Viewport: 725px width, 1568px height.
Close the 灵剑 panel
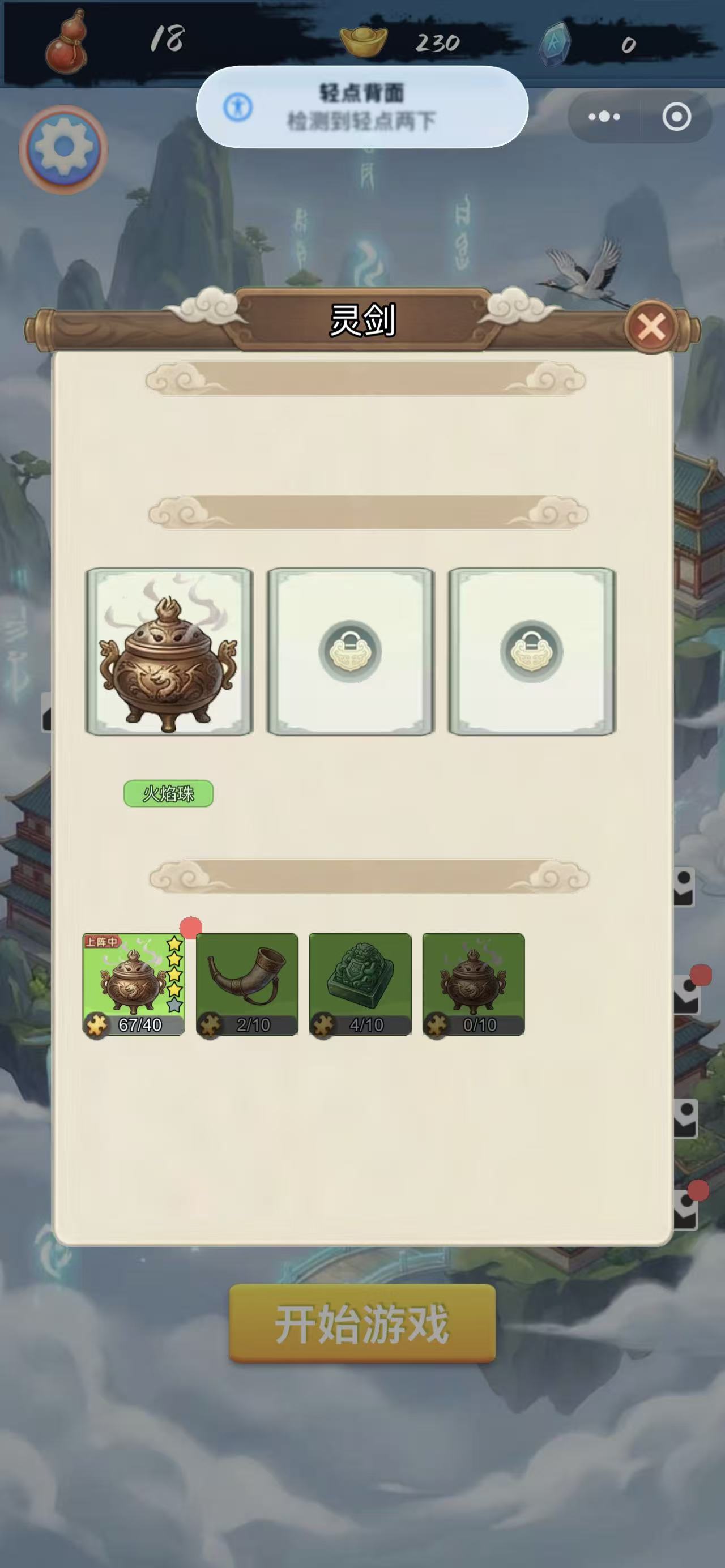pyautogui.click(x=652, y=327)
